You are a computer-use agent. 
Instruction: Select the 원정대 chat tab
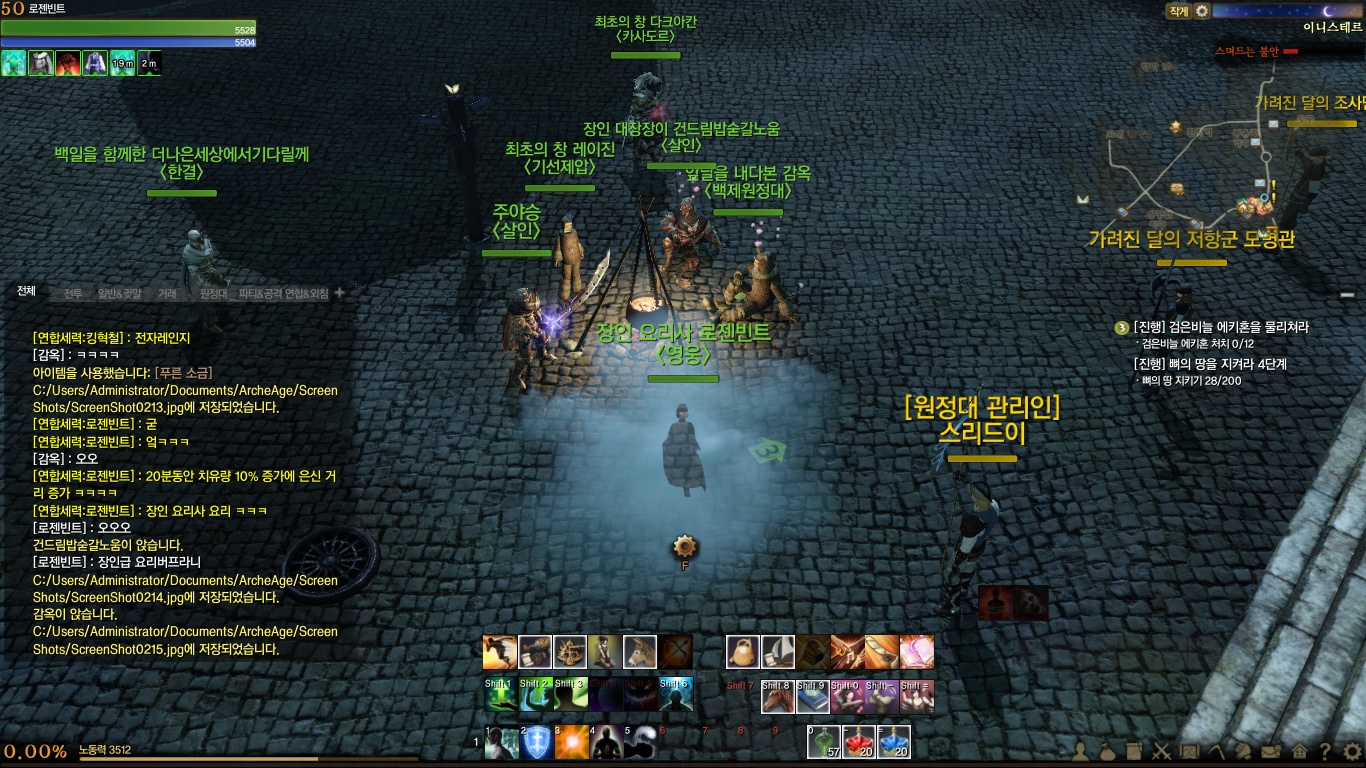(214, 294)
